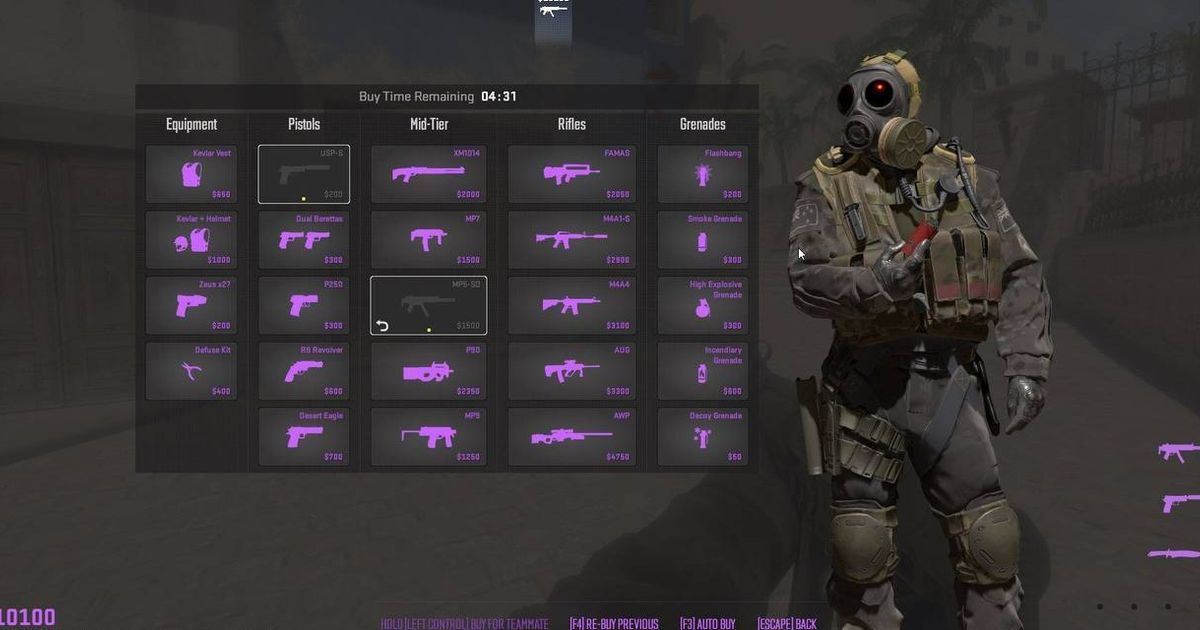Buy the Desert Eagle

pos(304,437)
